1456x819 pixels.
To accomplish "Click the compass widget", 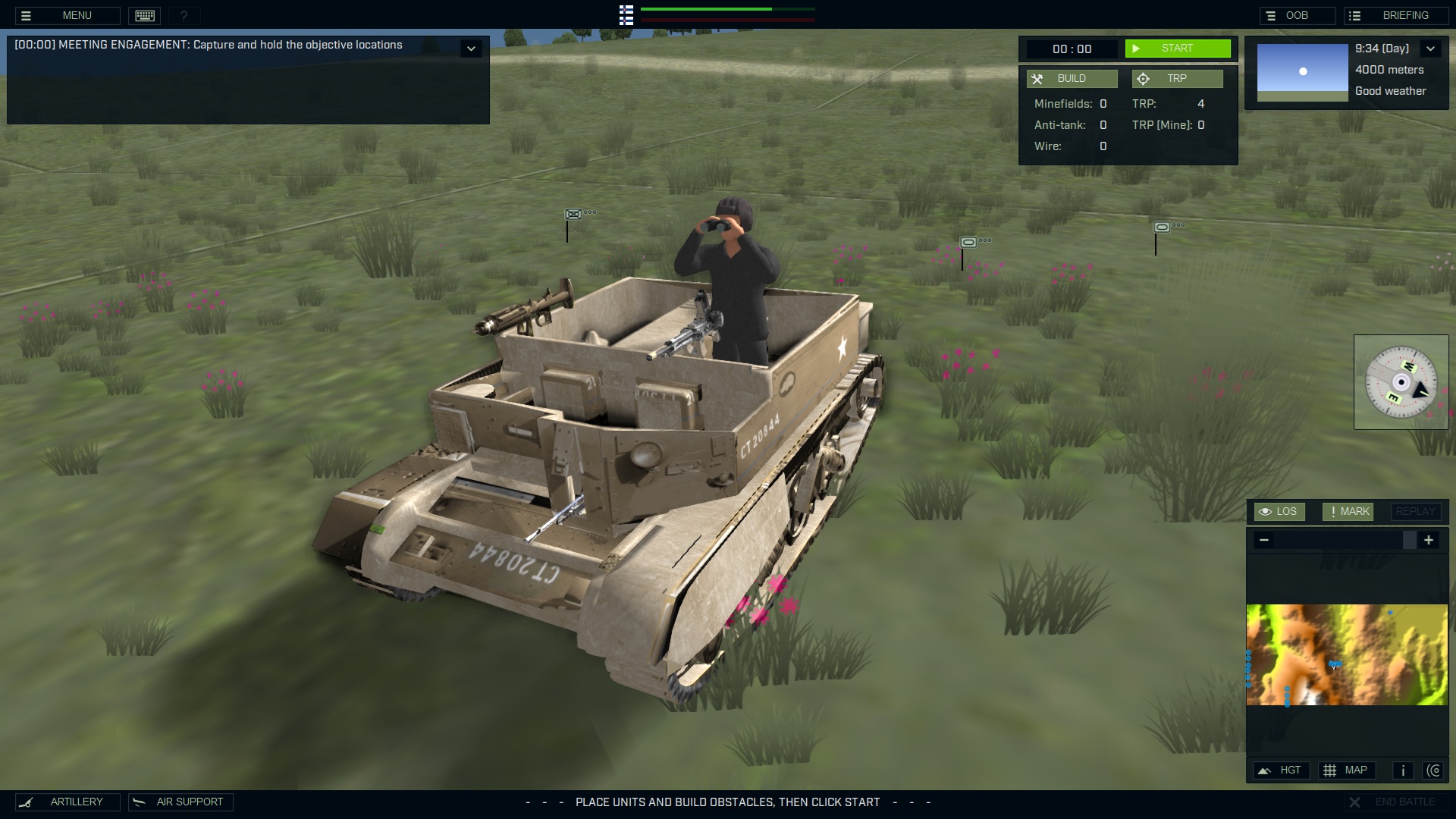I will (1401, 382).
